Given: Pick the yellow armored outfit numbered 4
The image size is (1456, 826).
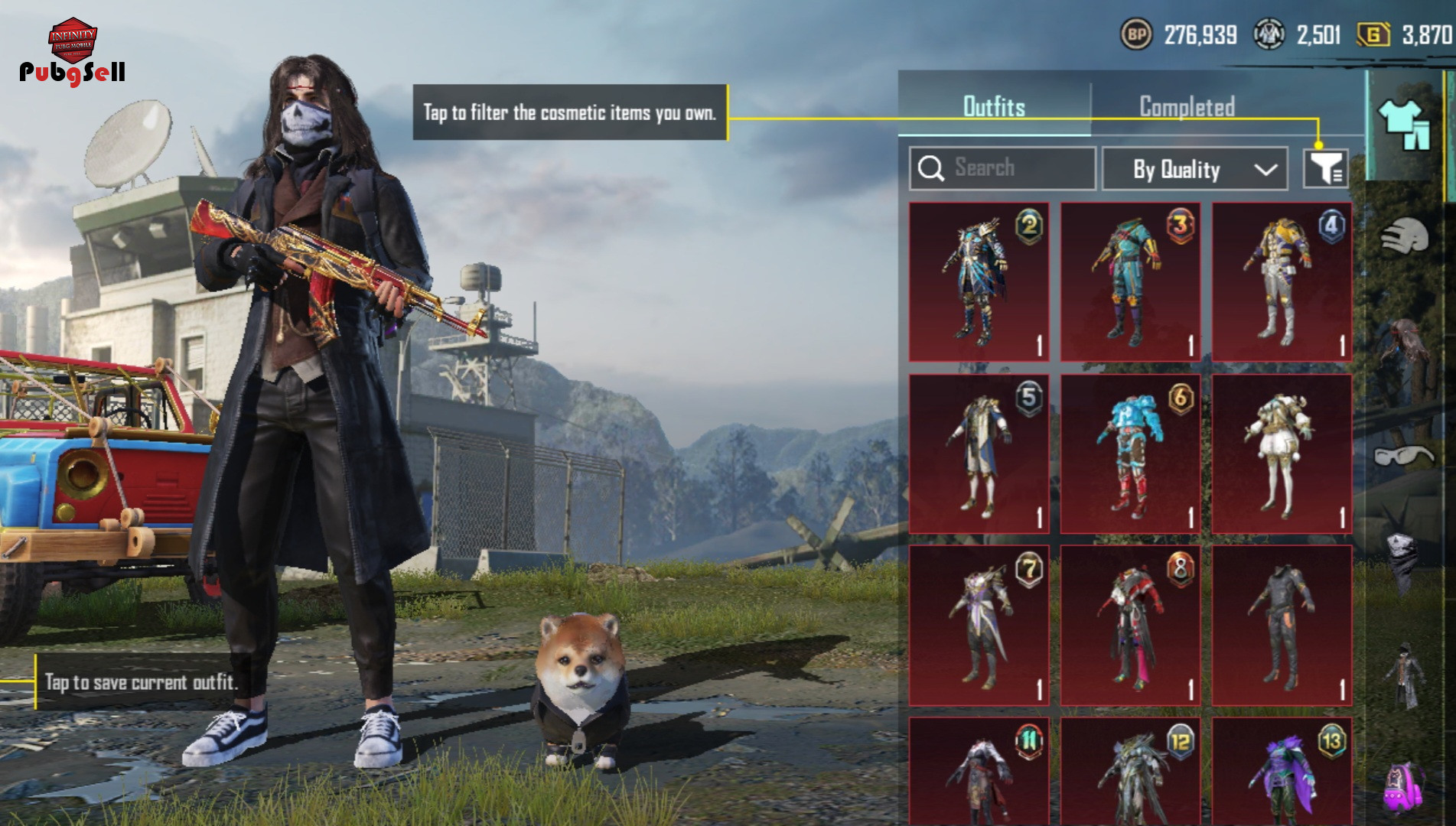Looking at the screenshot, I should 1282,282.
